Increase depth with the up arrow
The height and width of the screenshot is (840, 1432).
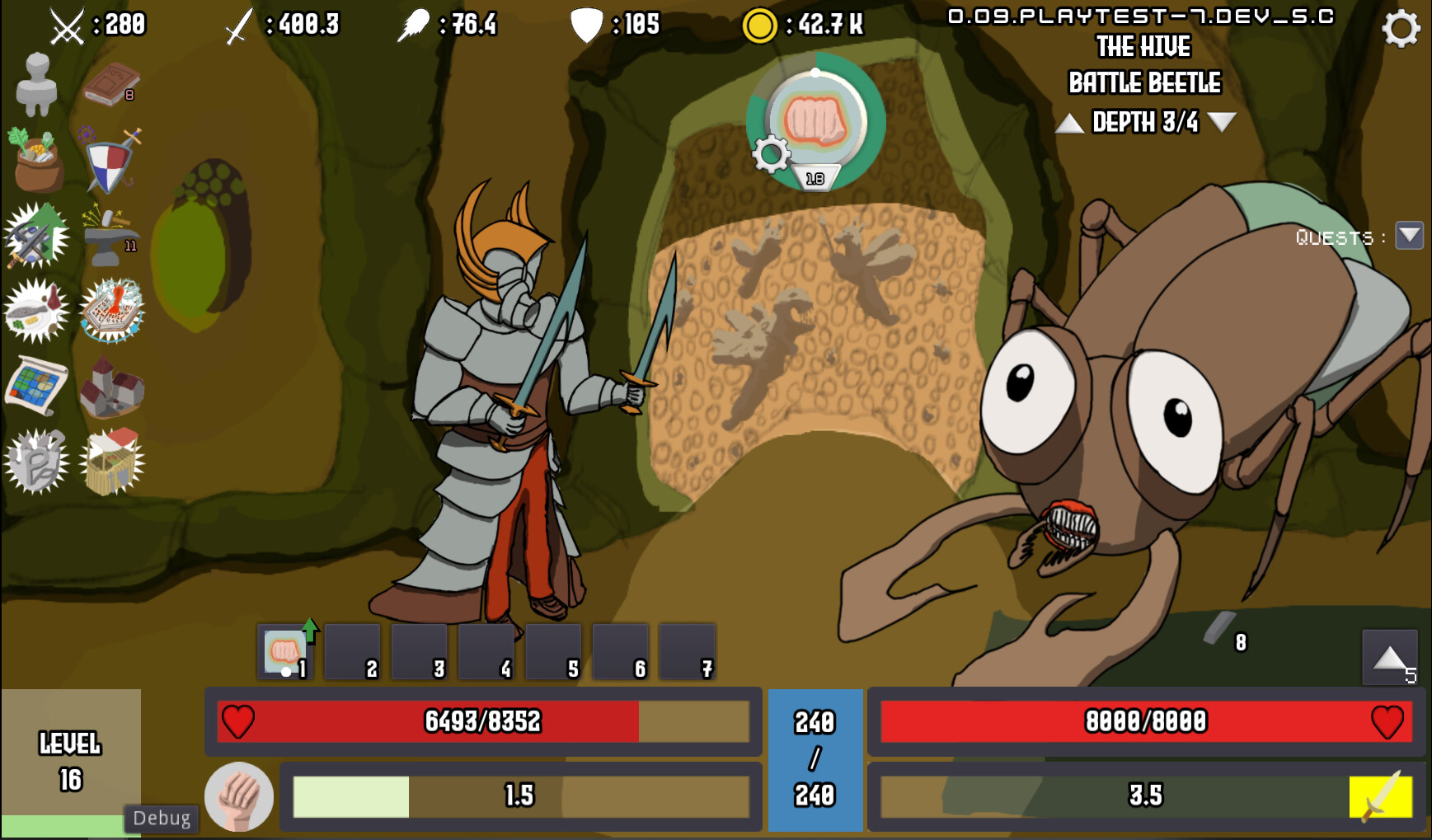pyautogui.click(x=1069, y=122)
